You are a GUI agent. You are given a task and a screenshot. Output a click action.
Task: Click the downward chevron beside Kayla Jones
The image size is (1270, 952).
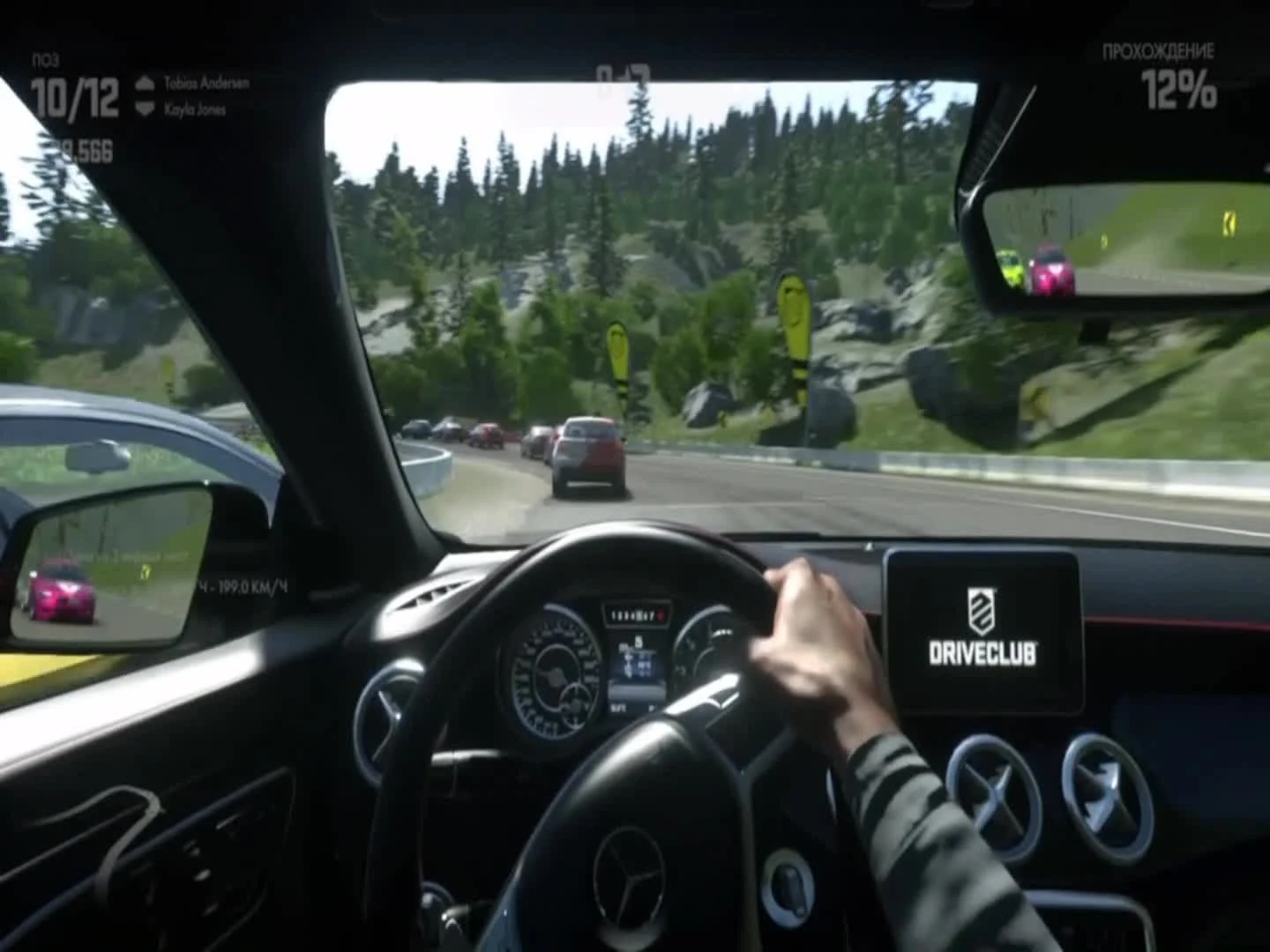(x=145, y=107)
